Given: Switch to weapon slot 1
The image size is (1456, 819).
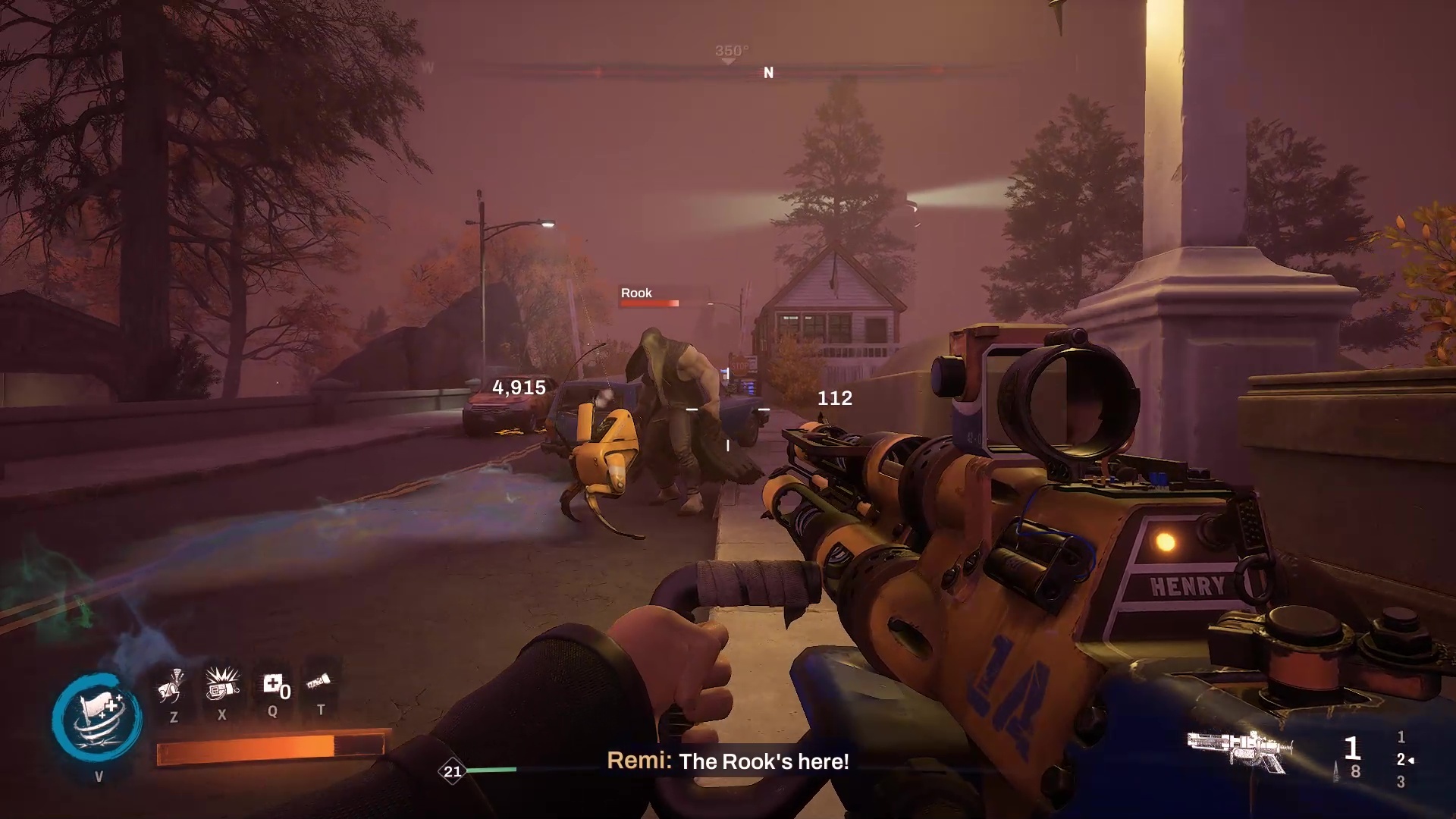Looking at the screenshot, I should pyautogui.click(x=1401, y=737).
